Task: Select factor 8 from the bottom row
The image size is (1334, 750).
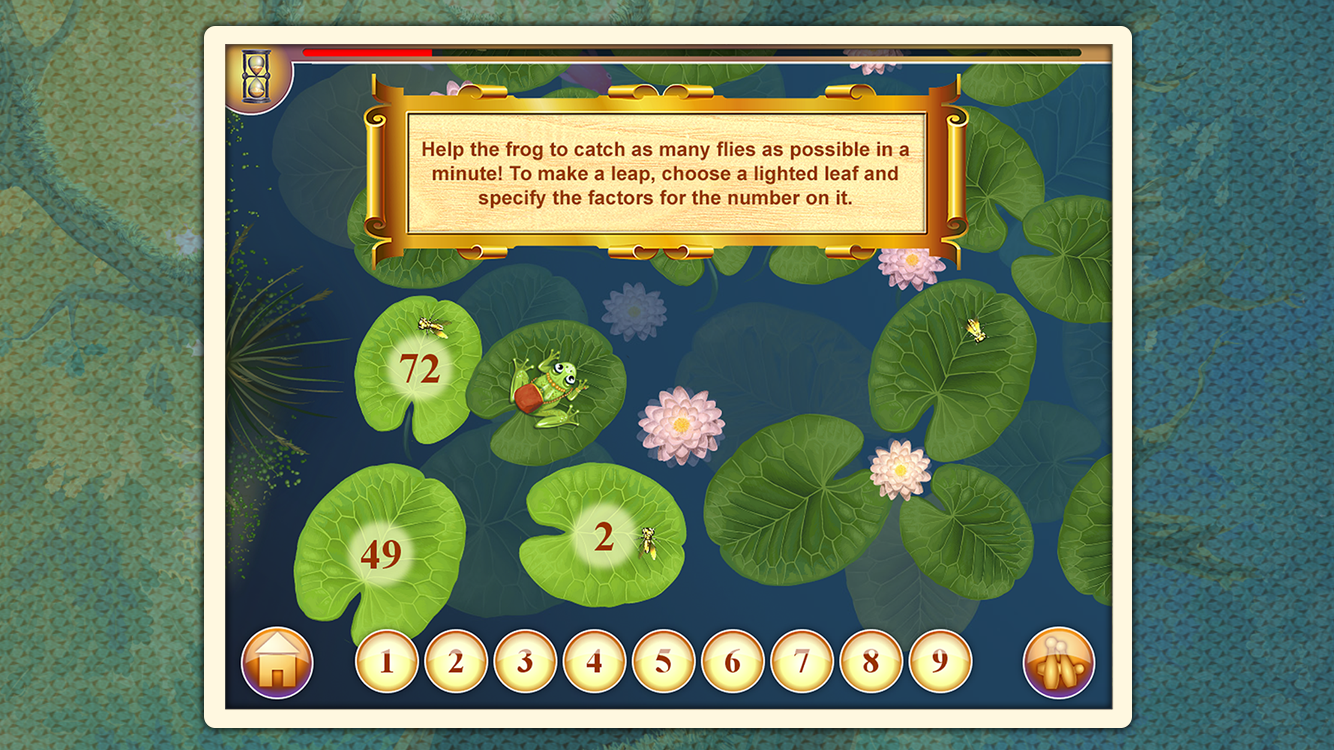Action: tap(871, 661)
